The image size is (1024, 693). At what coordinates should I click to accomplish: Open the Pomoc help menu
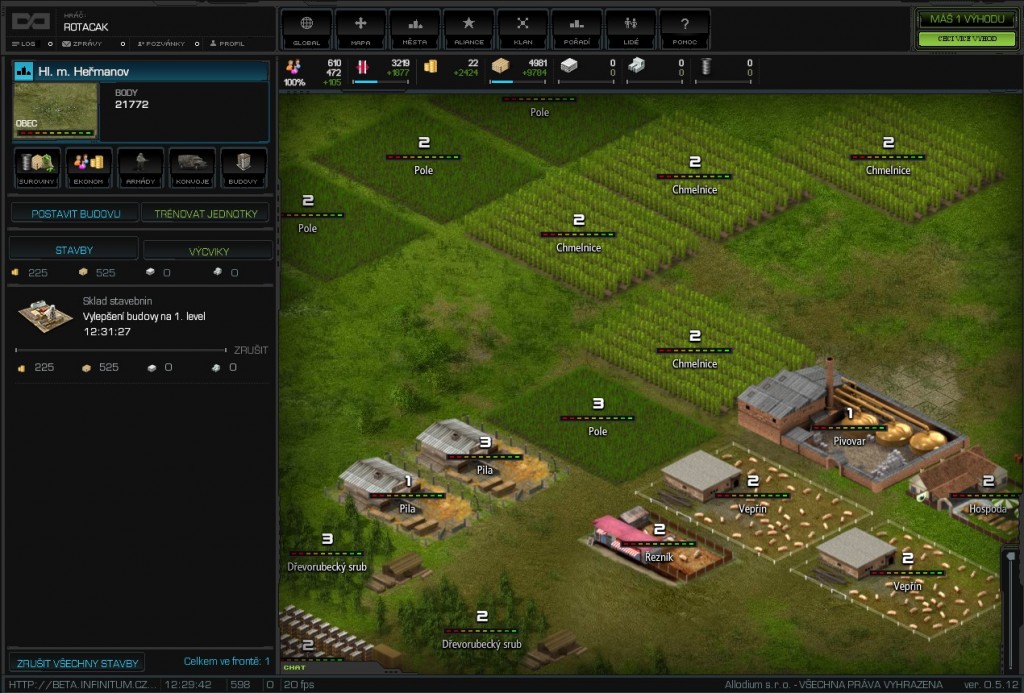tap(685, 29)
